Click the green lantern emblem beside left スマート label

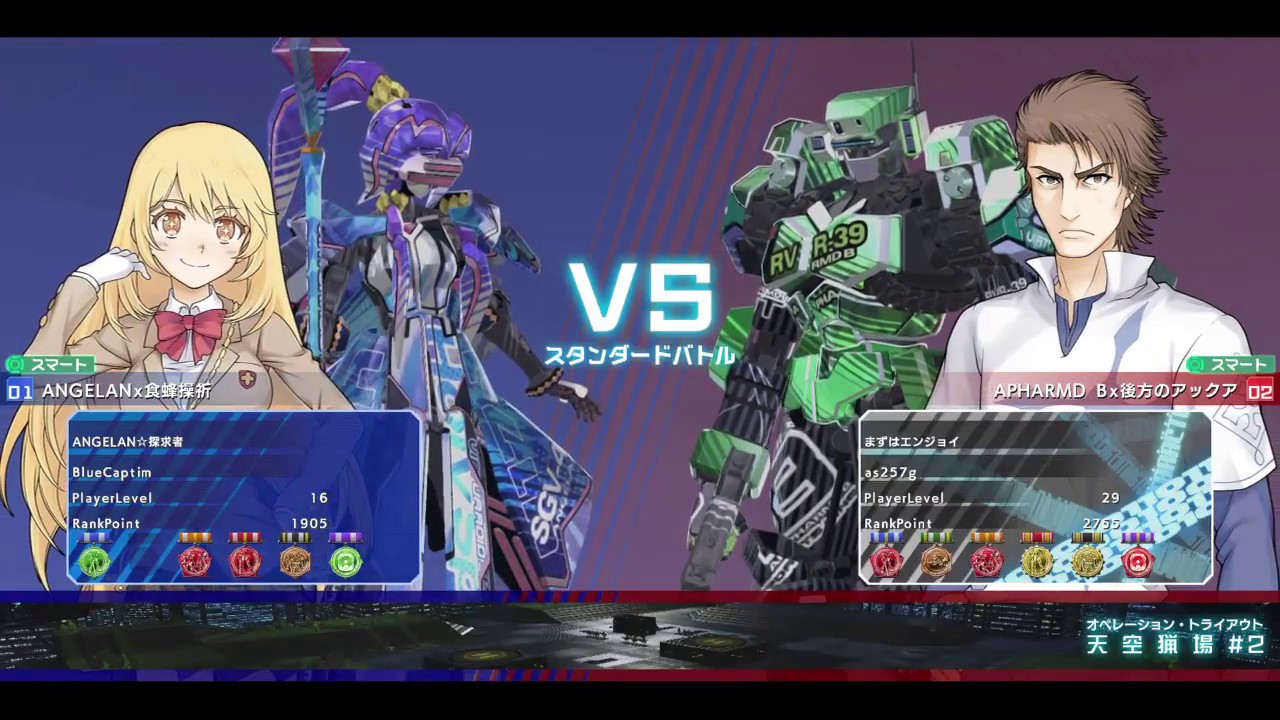[x=15, y=365]
